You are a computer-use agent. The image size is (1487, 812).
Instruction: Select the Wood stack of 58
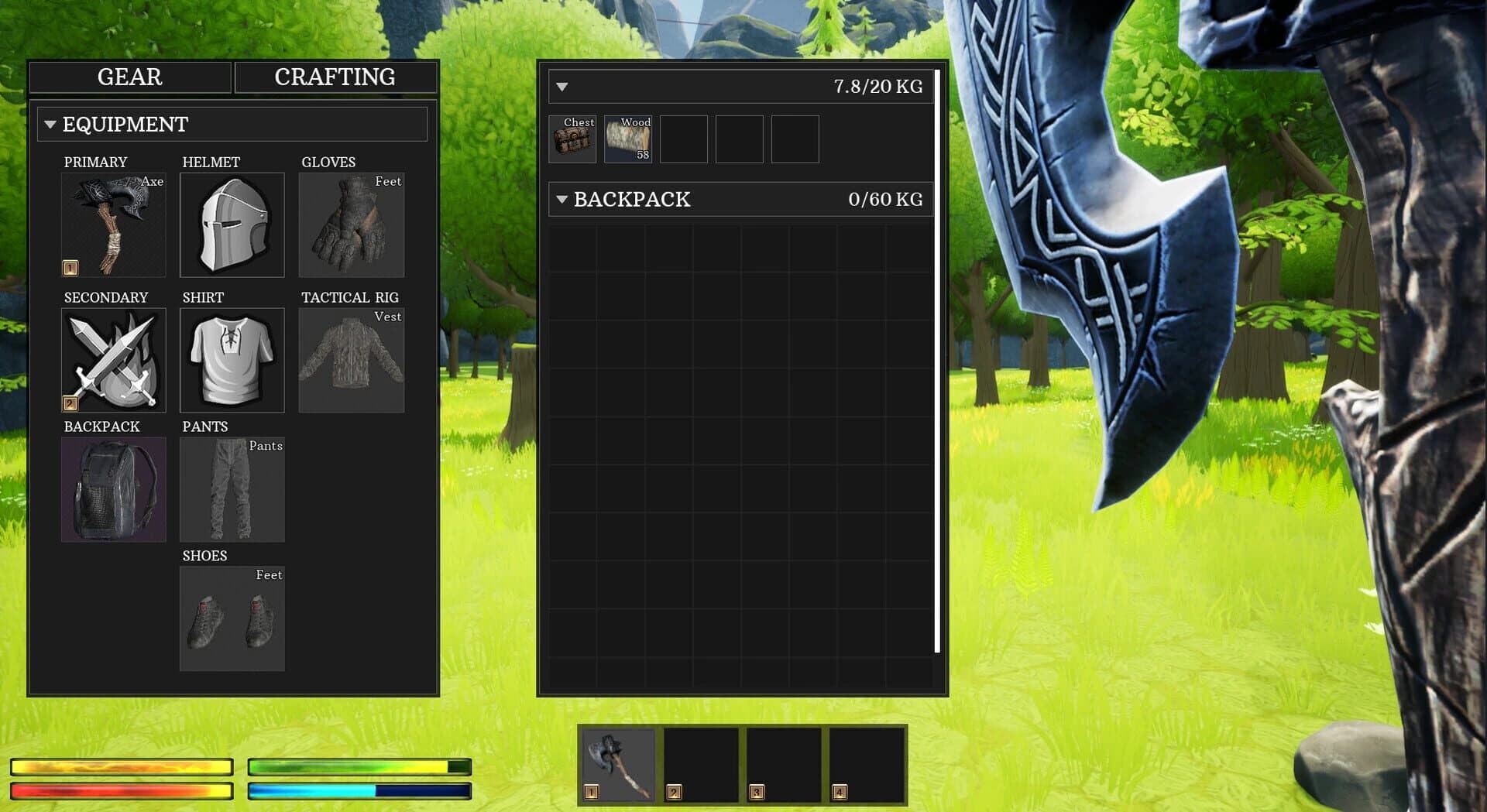(x=627, y=139)
